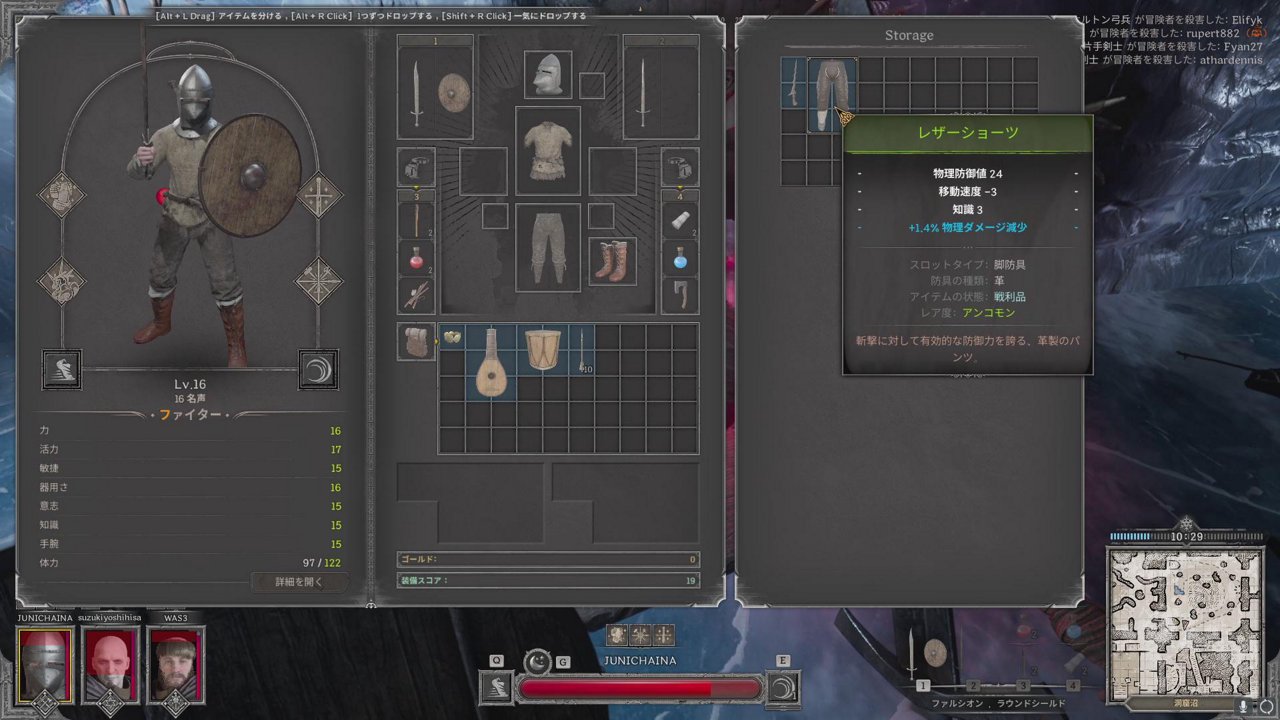1280x720 pixels.
Task: Select the equipped leather pants slot
Action: pyautogui.click(x=547, y=247)
